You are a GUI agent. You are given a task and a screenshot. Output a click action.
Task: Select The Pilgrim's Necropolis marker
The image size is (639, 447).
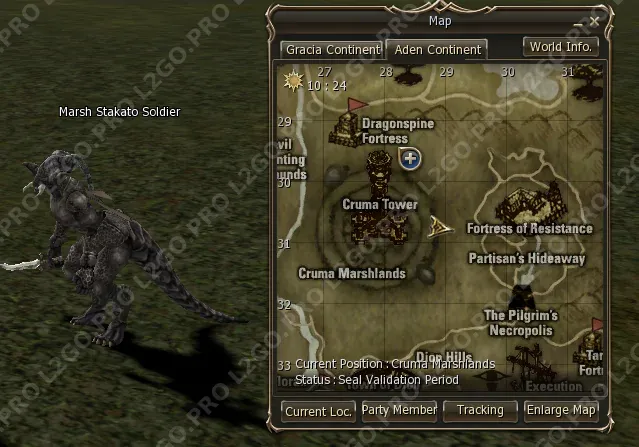(x=520, y=296)
